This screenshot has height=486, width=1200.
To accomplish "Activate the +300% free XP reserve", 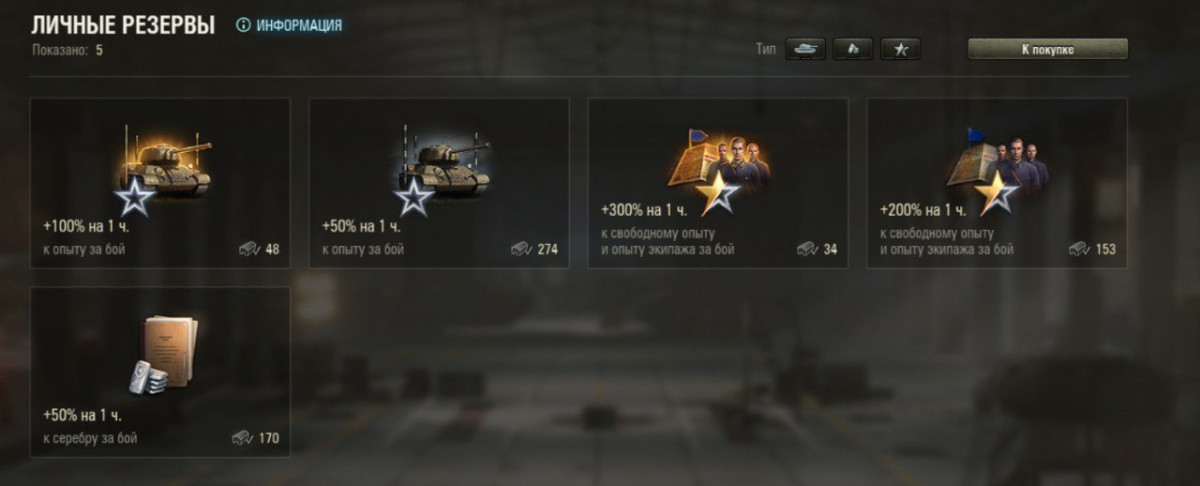I will coord(718,183).
